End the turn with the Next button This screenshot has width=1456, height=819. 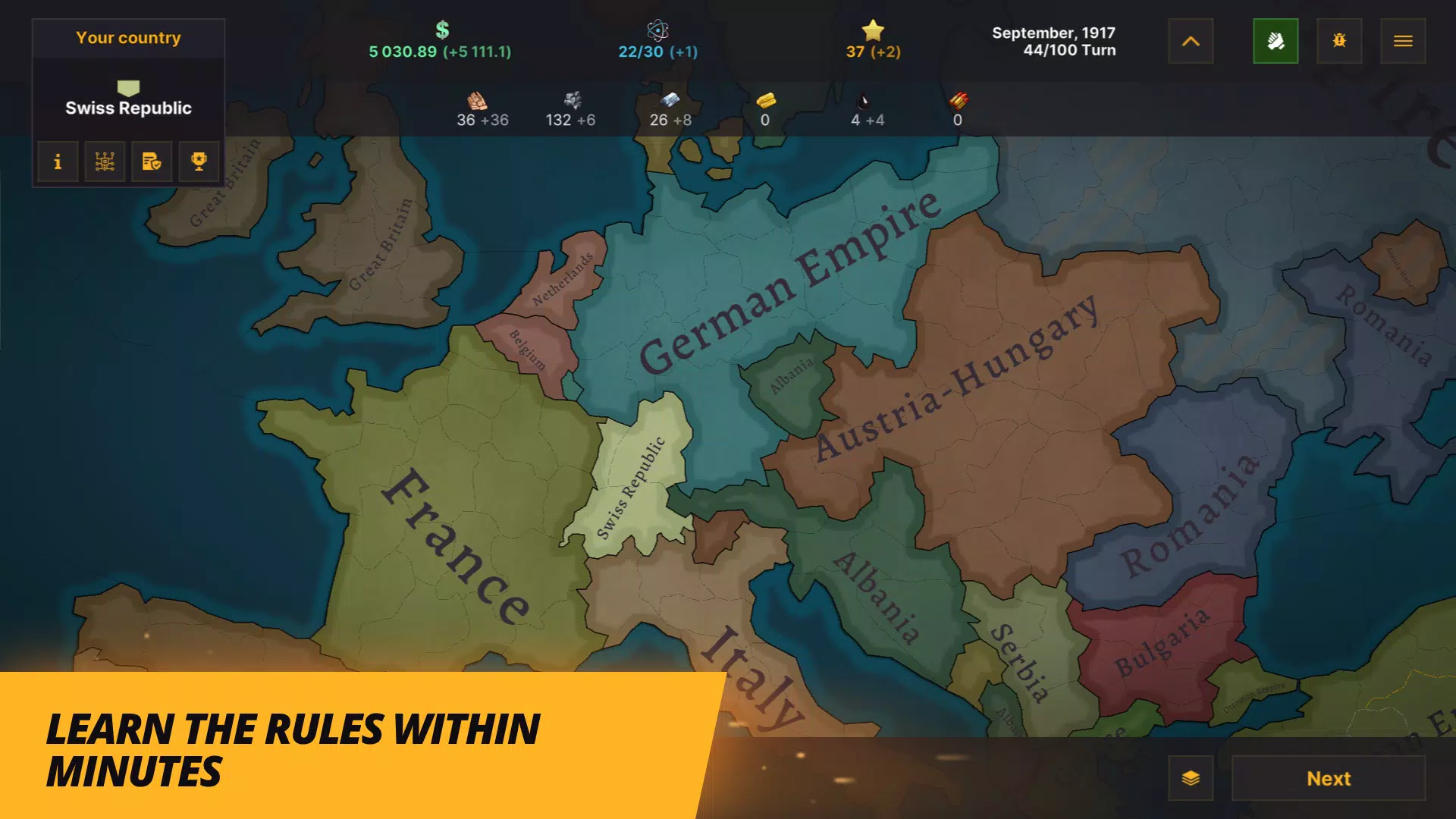pos(1328,778)
